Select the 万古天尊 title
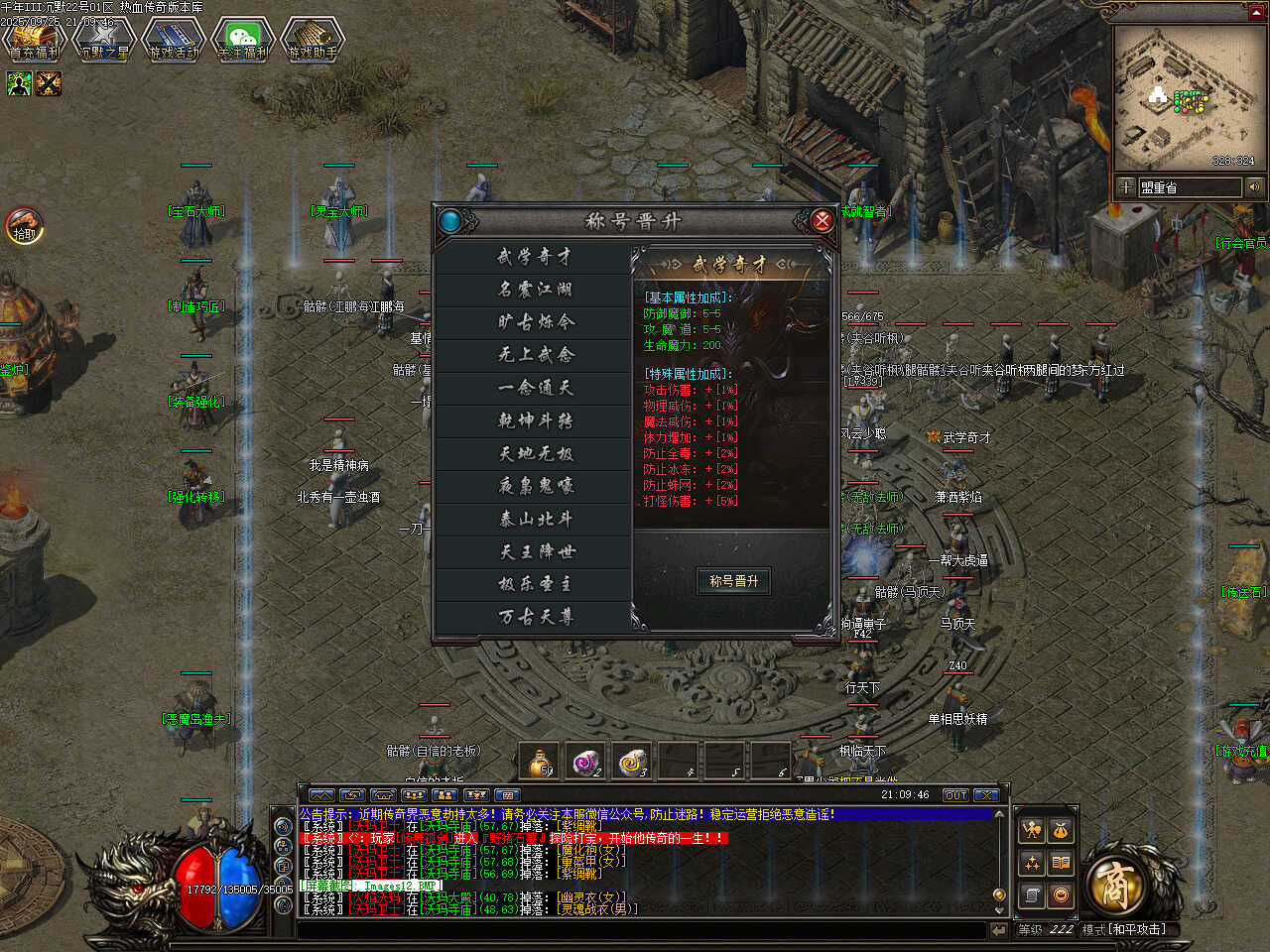Screen dimensions: 1270x952 click(x=534, y=617)
